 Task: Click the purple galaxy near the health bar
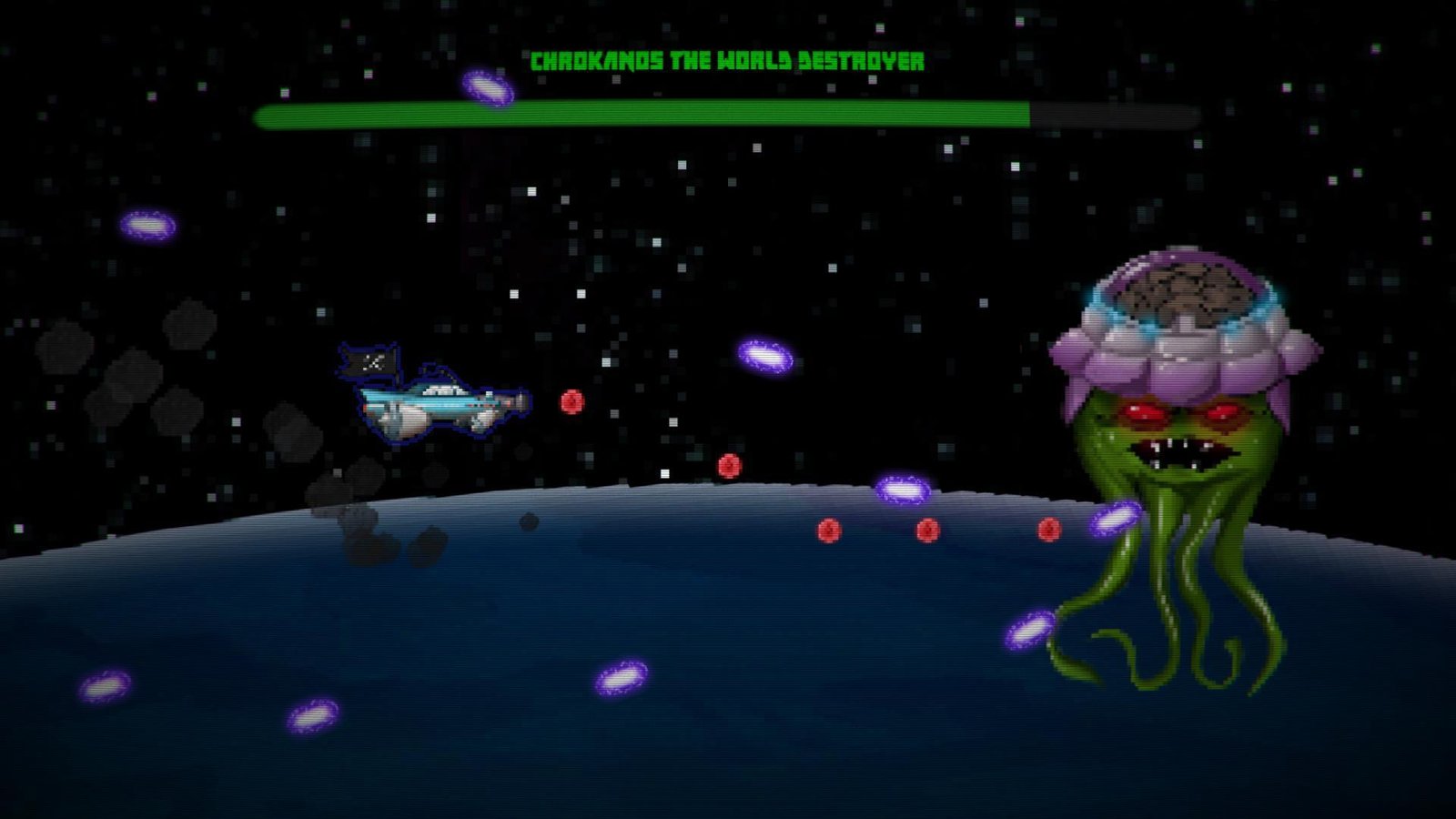tap(486, 89)
